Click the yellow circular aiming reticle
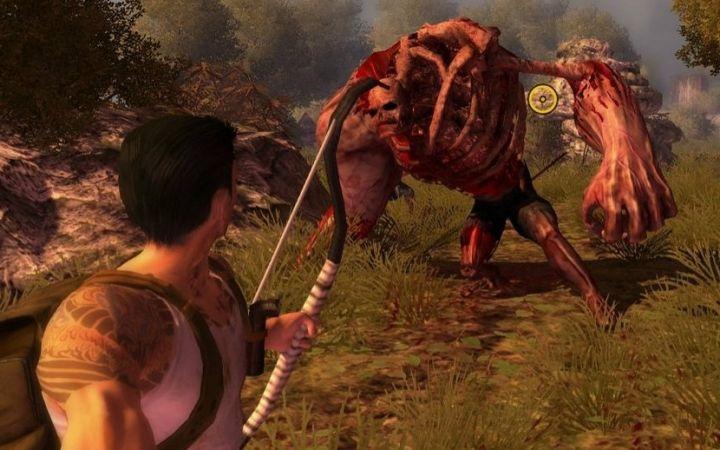Image resolution: width=720 pixels, height=450 pixels. pos(542,98)
